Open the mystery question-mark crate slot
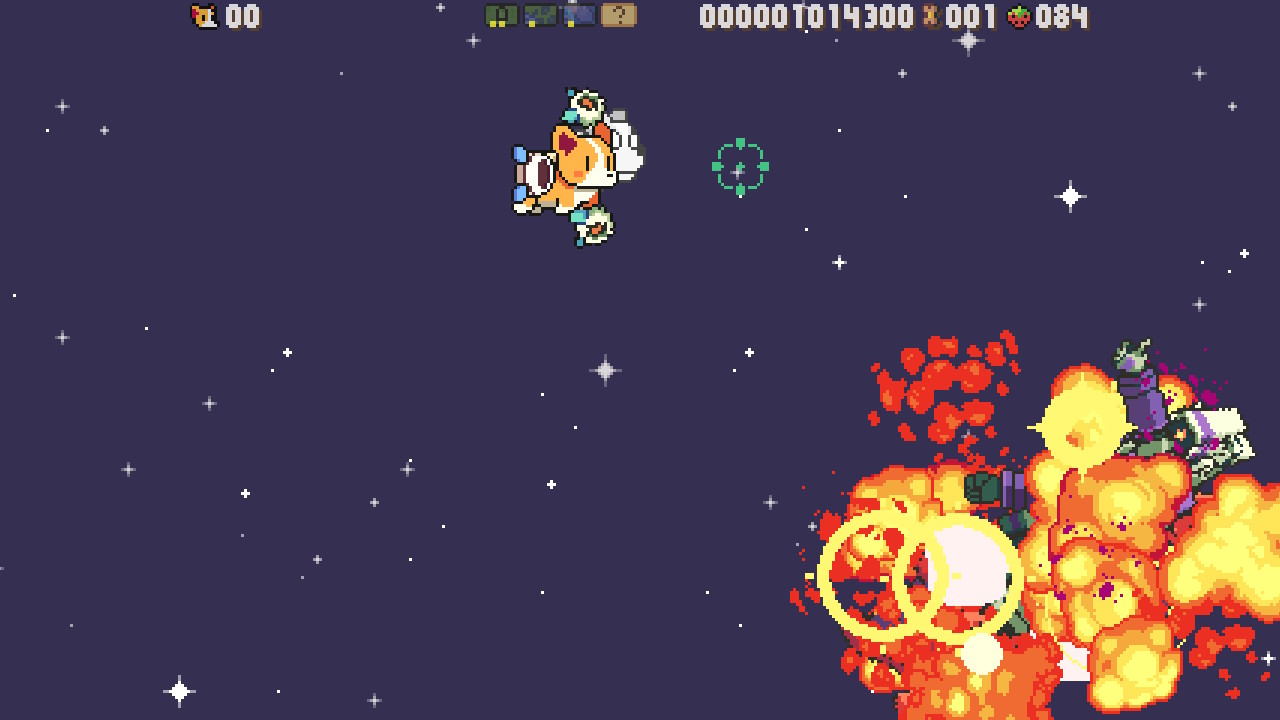 click(x=617, y=16)
